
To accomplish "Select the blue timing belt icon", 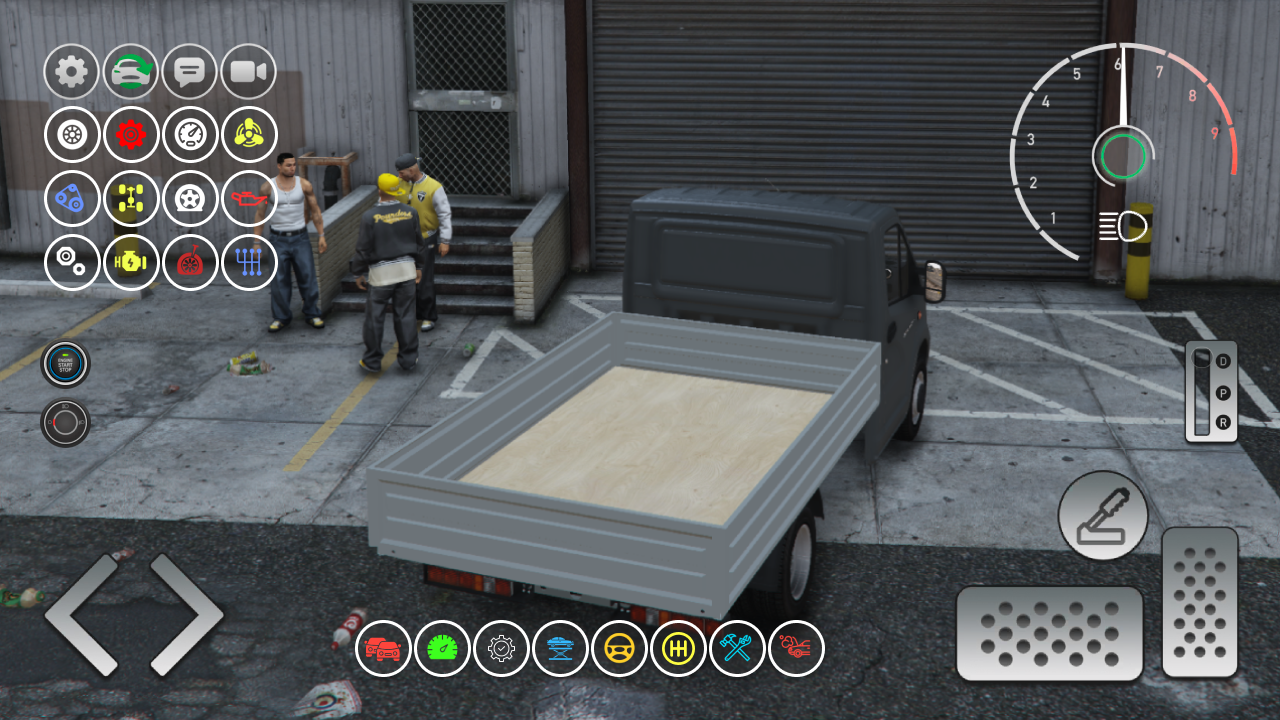I will pos(71,199).
